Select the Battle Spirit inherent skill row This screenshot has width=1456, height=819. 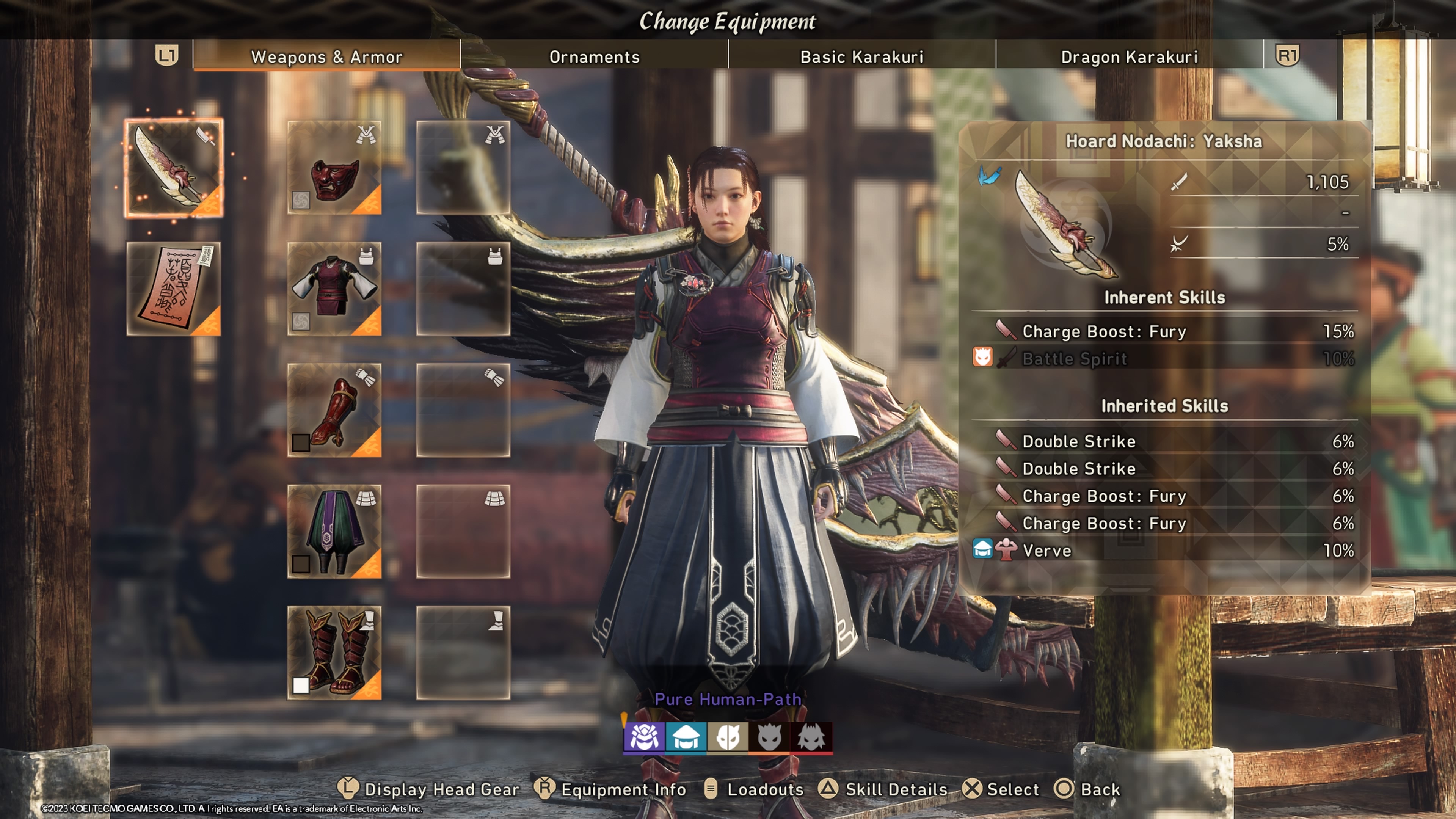(x=1164, y=358)
